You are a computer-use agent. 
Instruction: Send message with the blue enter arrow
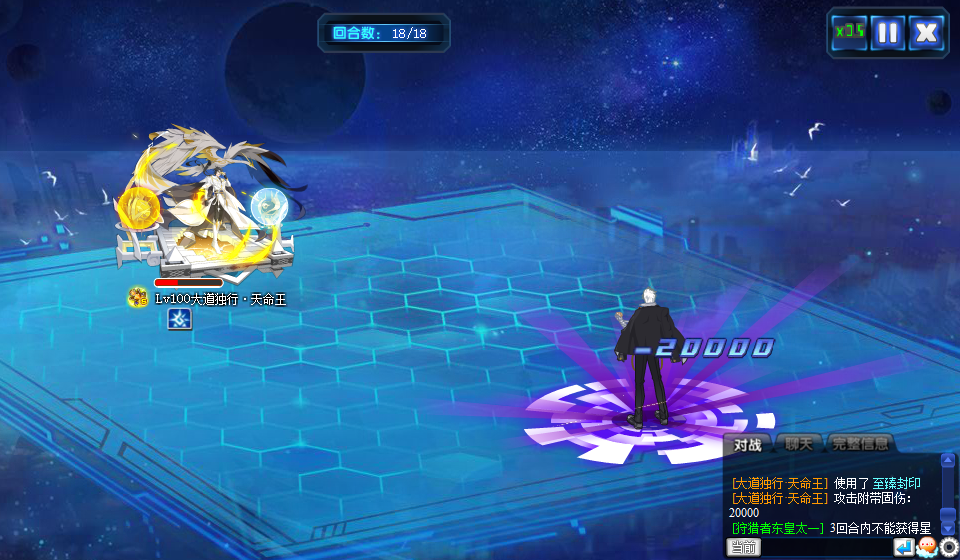pos(904,547)
